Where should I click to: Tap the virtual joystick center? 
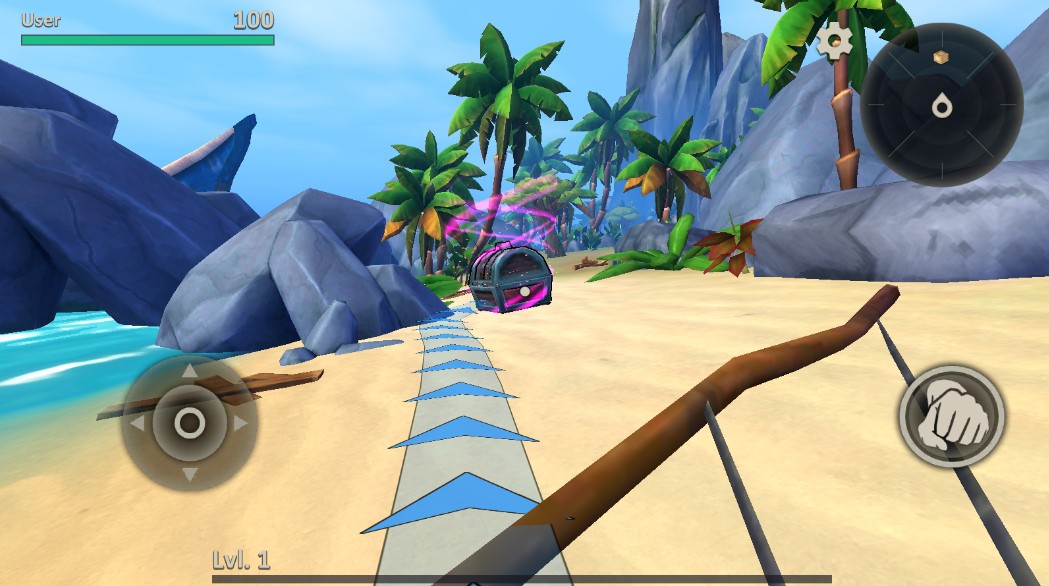[x=190, y=422]
